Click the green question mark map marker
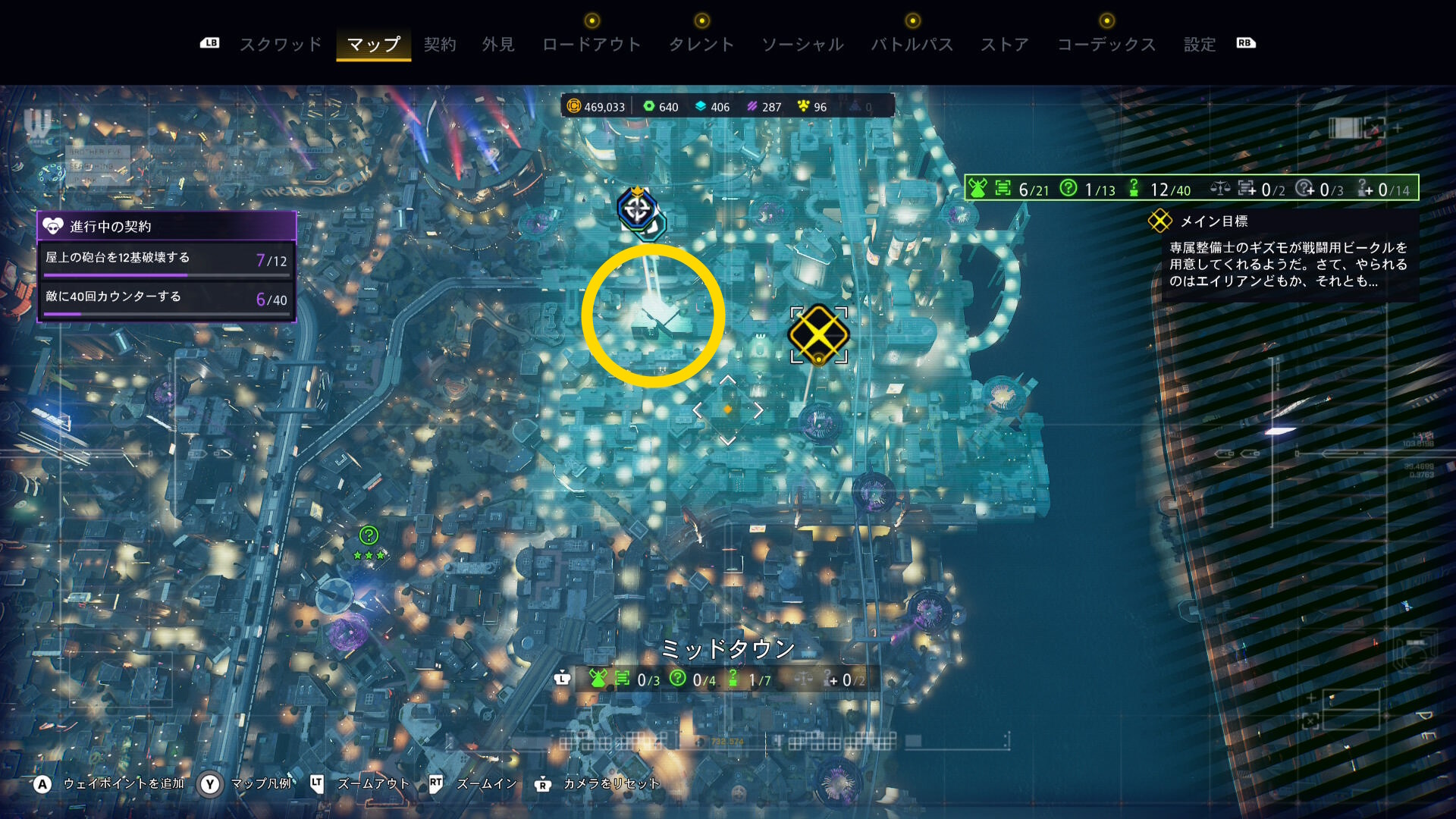Viewport: 1456px width, 819px height. coord(369,535)
